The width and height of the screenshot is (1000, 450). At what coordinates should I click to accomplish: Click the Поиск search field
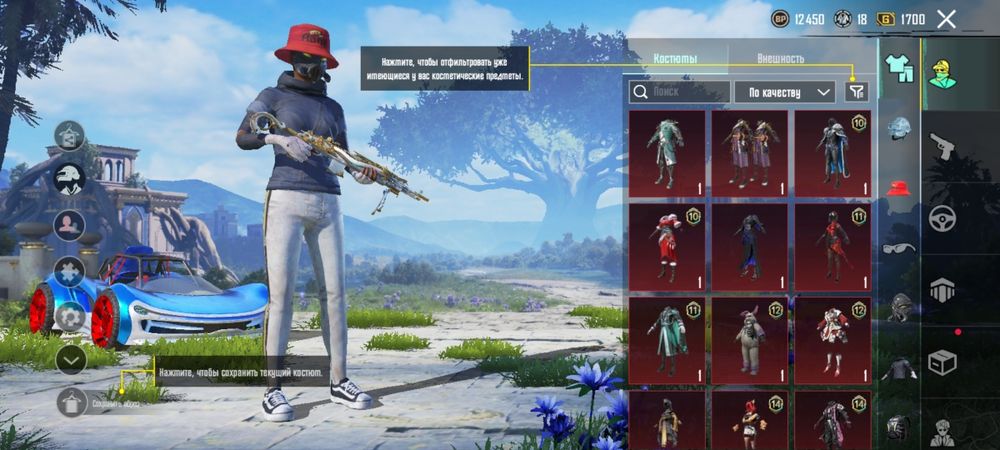[678, 92]
